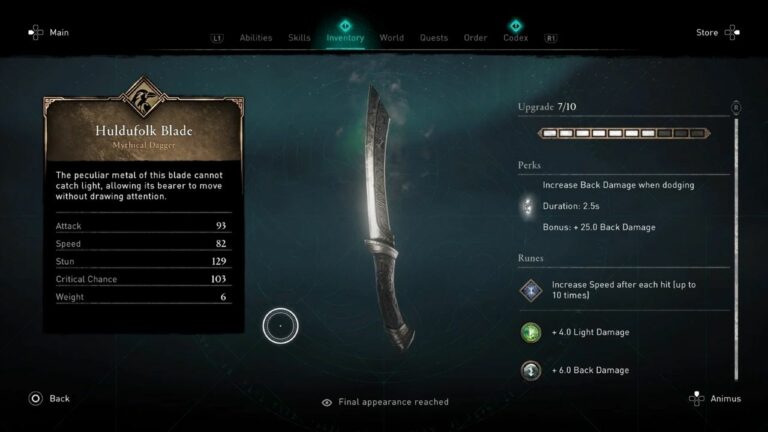Click the back damage perk icon

pos(529,206)
